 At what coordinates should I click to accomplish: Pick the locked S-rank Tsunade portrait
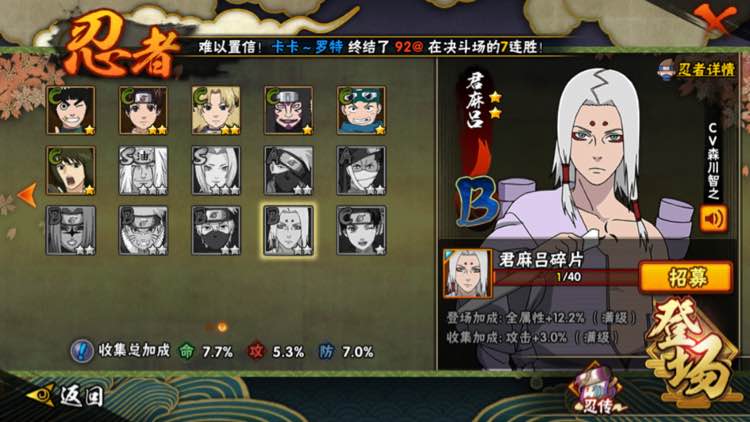point(216,171)
